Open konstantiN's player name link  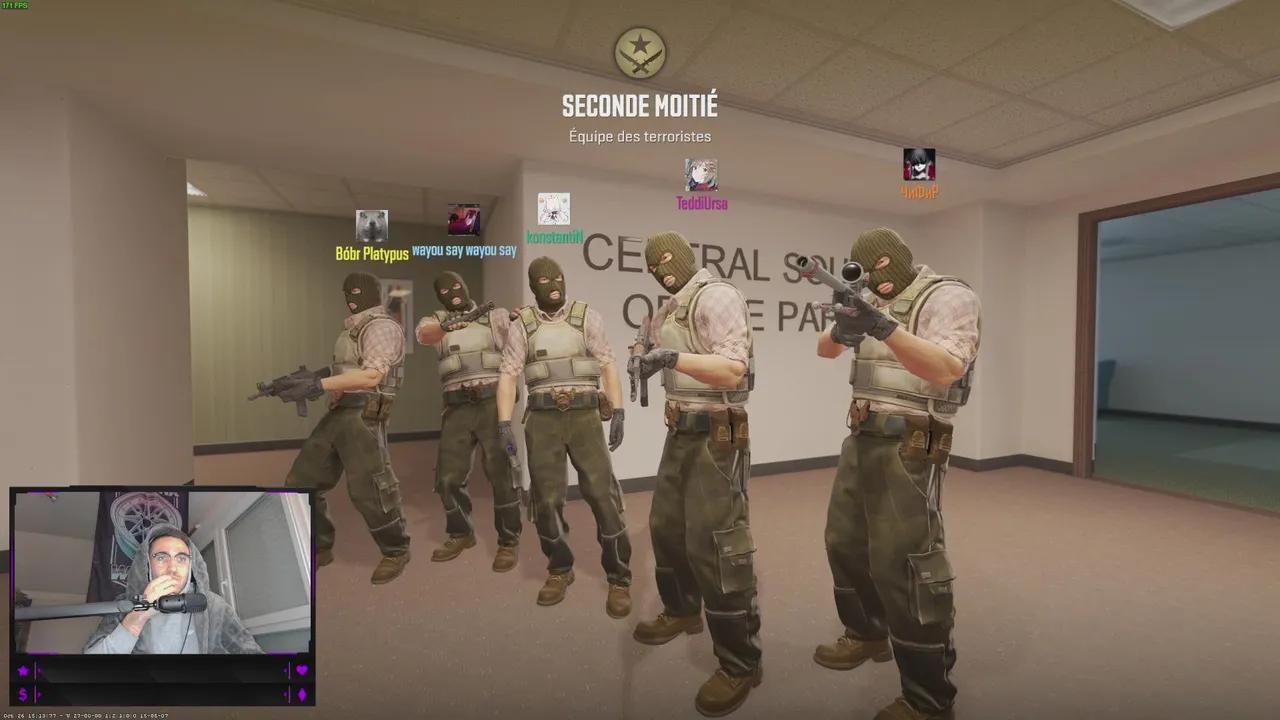click(554, 238)
